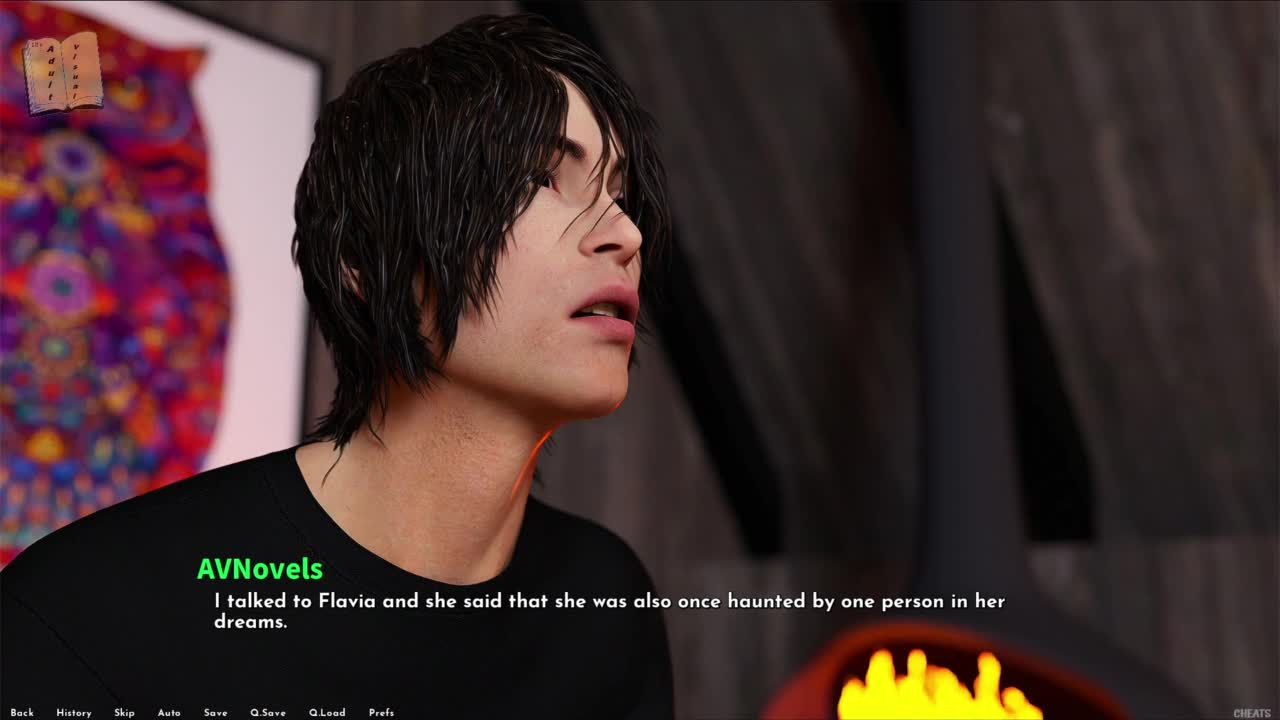Click Q.Save to quick save
The image size is (1280, 720).
268,713
